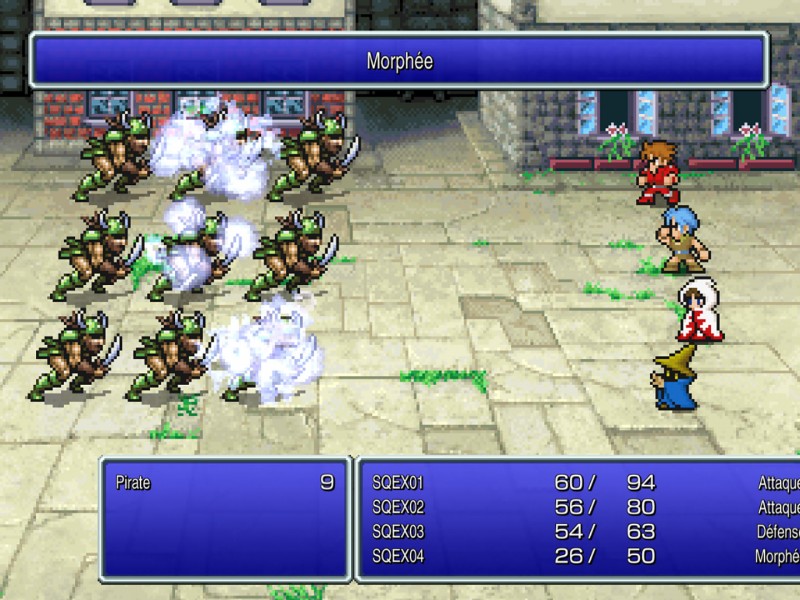
Task: Choose SQEX02 in the party list
Action: pyautogui.click(x=398, y=508)
